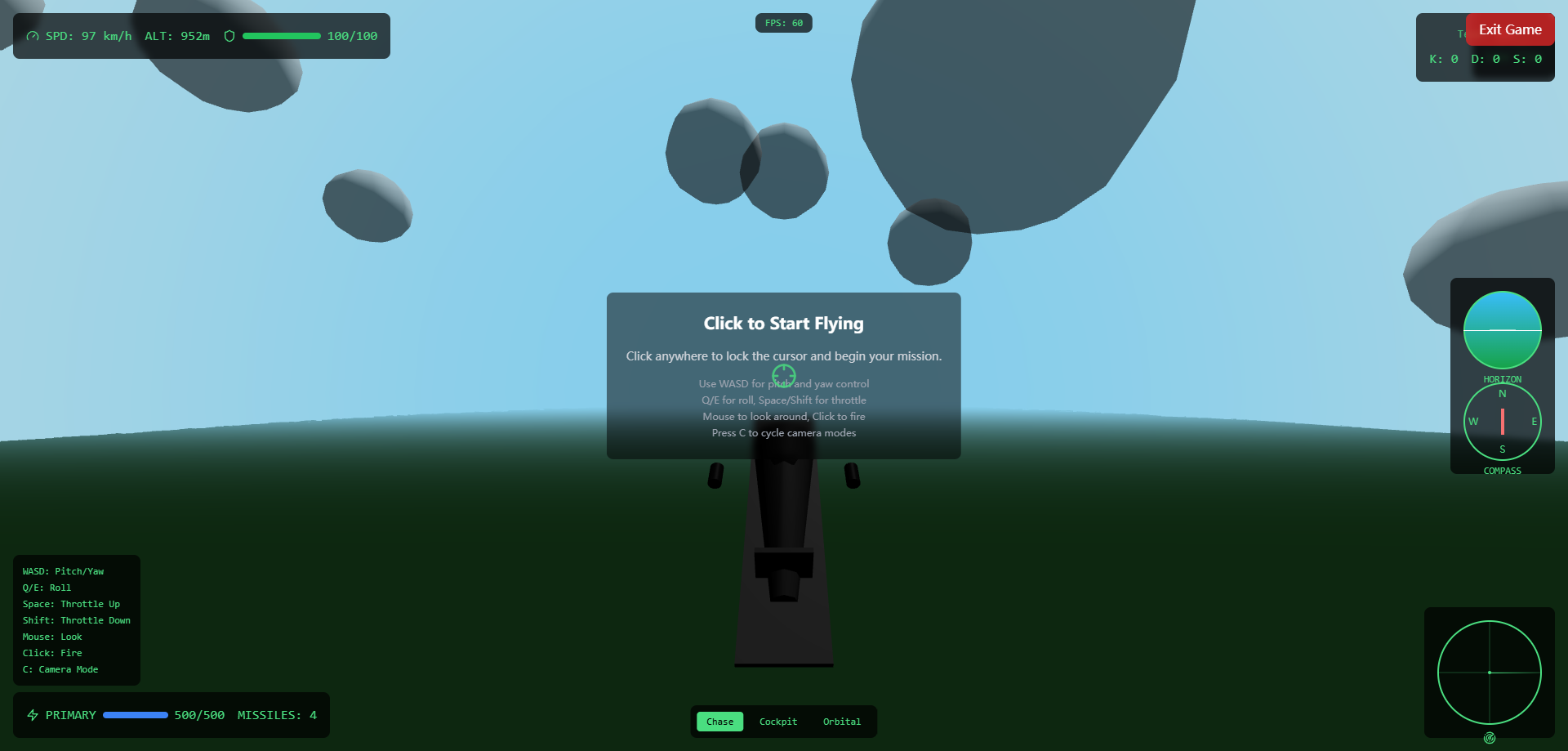
Task: Click Exit Game
Action: coord(1509,29)
